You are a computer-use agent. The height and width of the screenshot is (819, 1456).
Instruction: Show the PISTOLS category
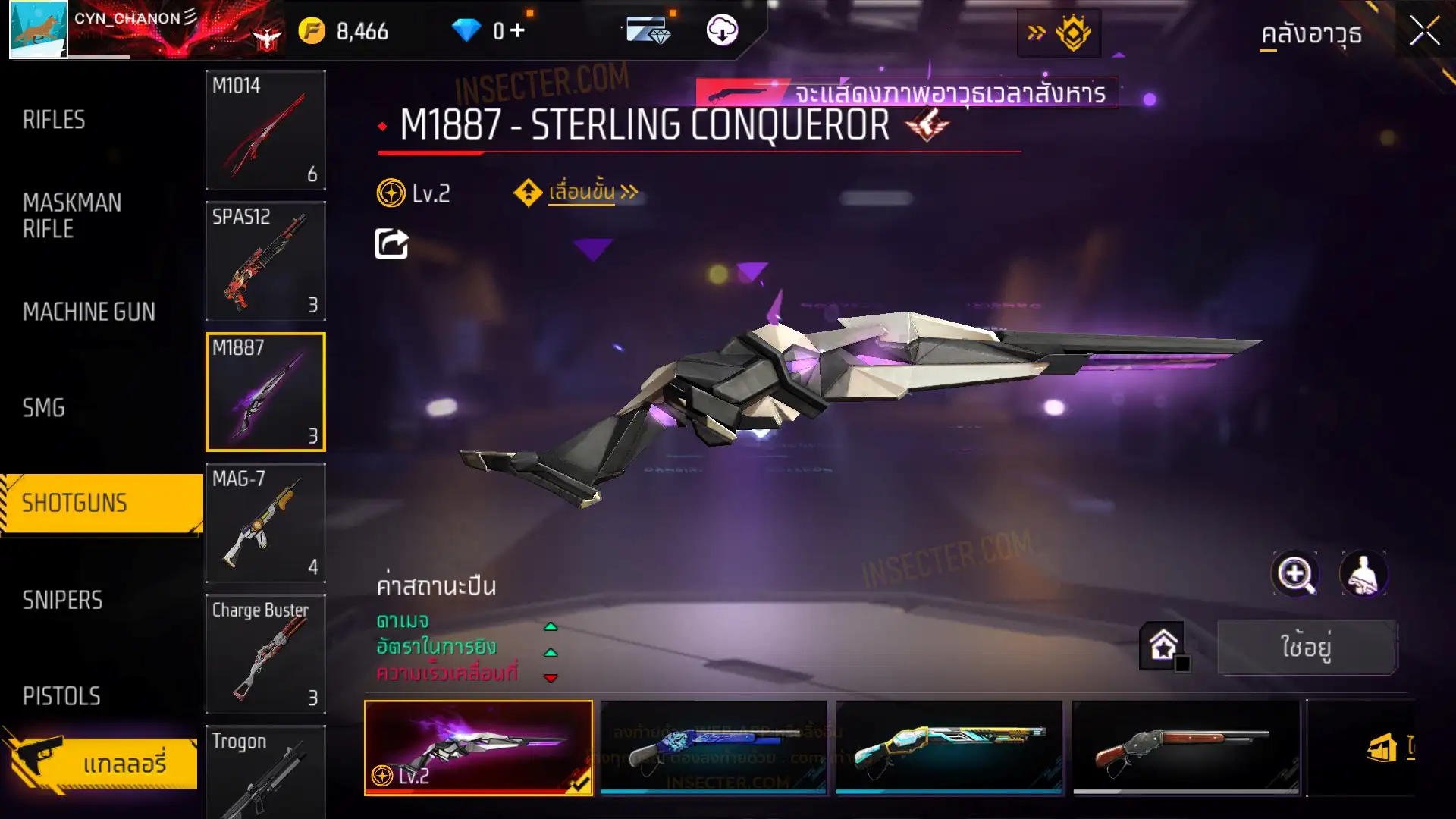(61, 696)
